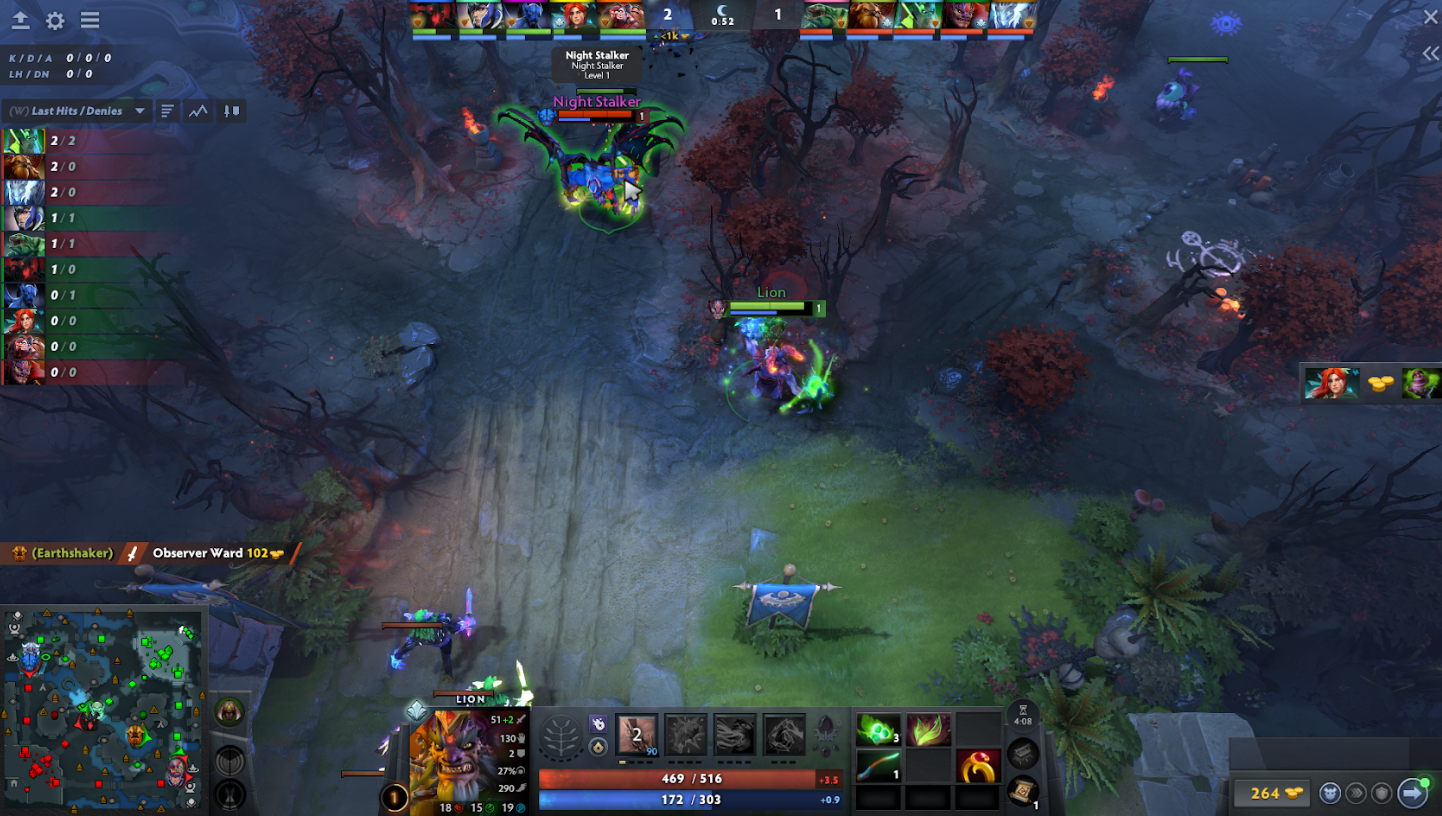Select the branch item in the inventory
Screen dimensions: 1442x816
[x=877, y=766]
